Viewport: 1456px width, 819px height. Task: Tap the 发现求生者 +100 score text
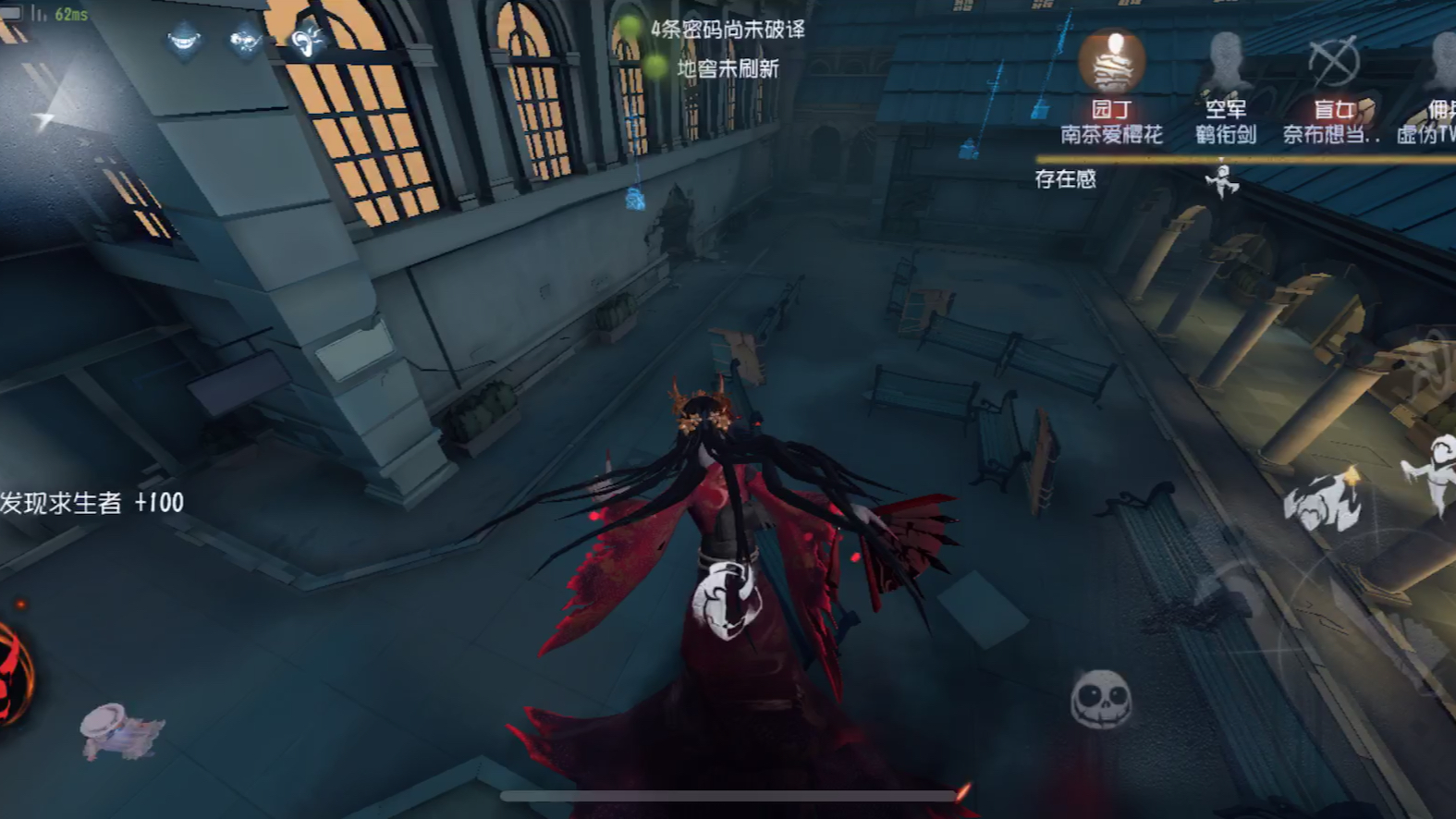point(92,502)
